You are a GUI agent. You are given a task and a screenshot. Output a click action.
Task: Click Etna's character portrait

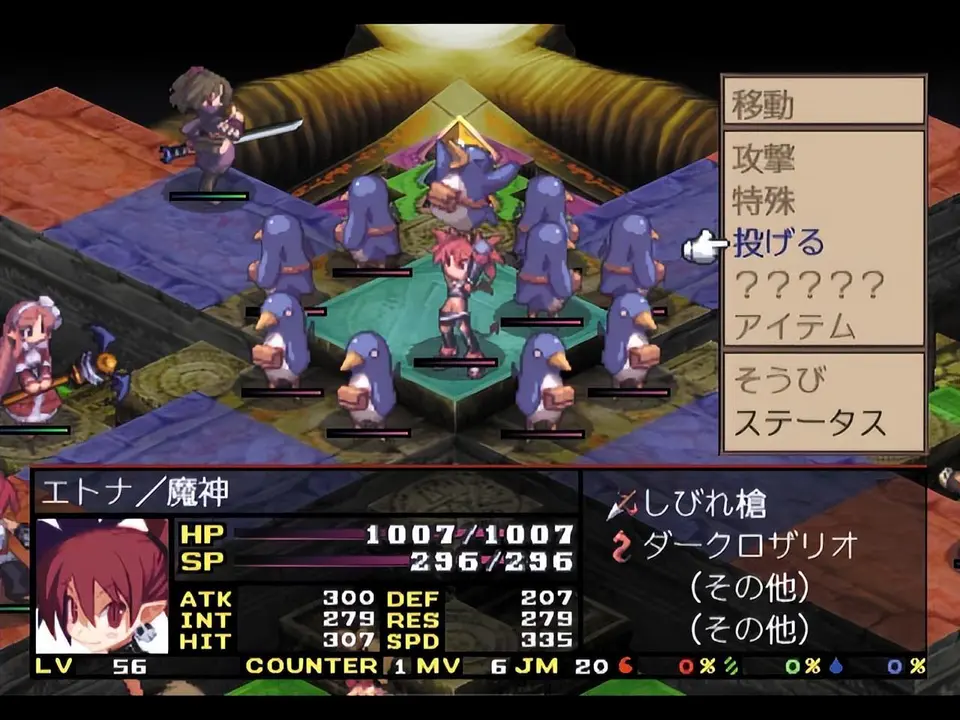pos(102,585)
